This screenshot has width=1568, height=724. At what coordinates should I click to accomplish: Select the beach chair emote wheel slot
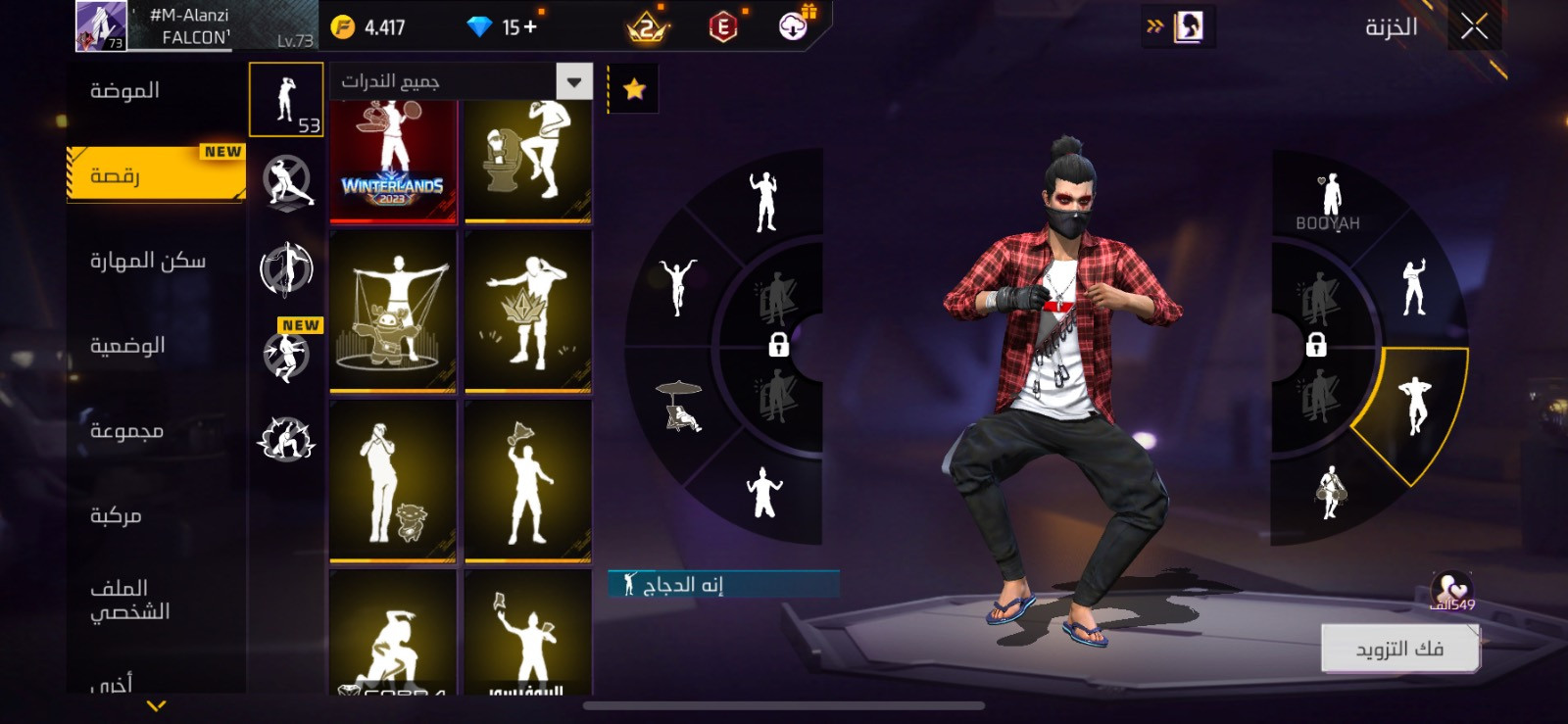680,406
